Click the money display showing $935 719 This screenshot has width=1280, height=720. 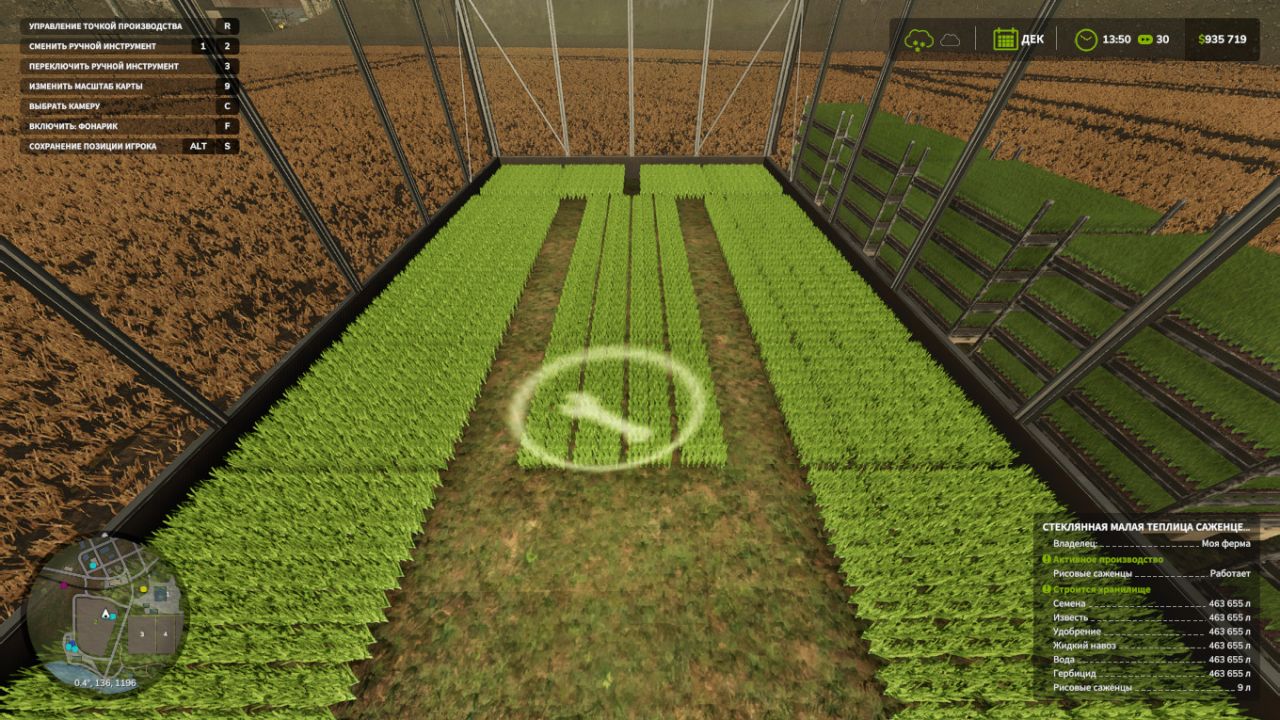[x=1222, y=39]
